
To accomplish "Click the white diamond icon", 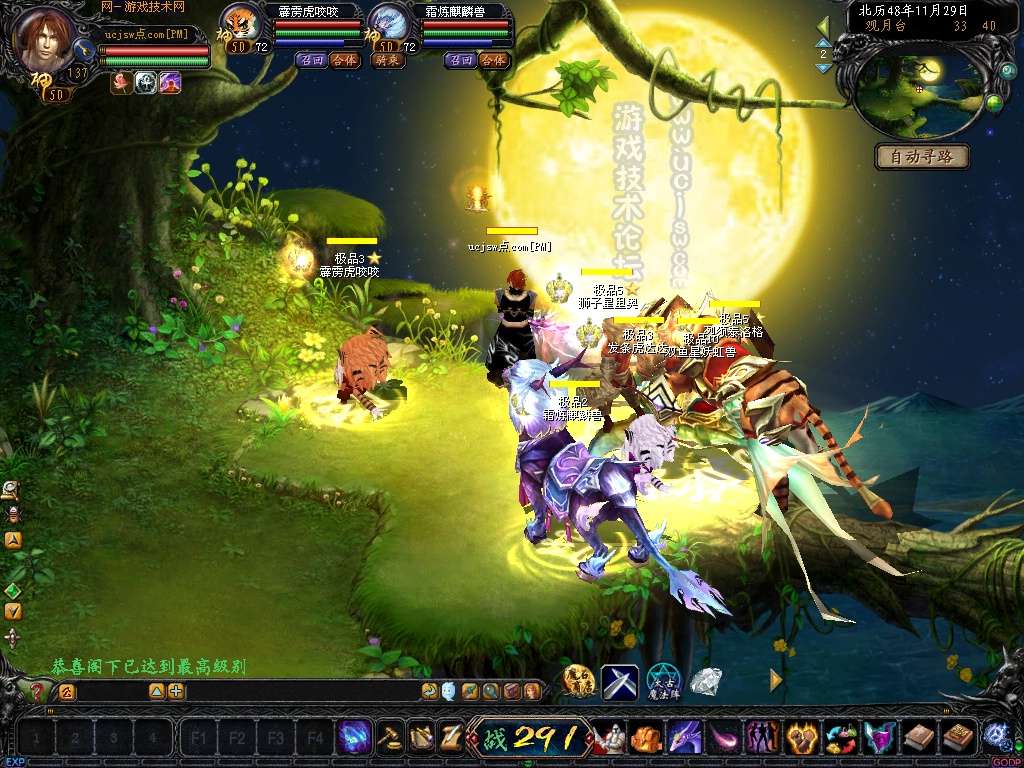I will pyautogui.click(x=707, y=681).
